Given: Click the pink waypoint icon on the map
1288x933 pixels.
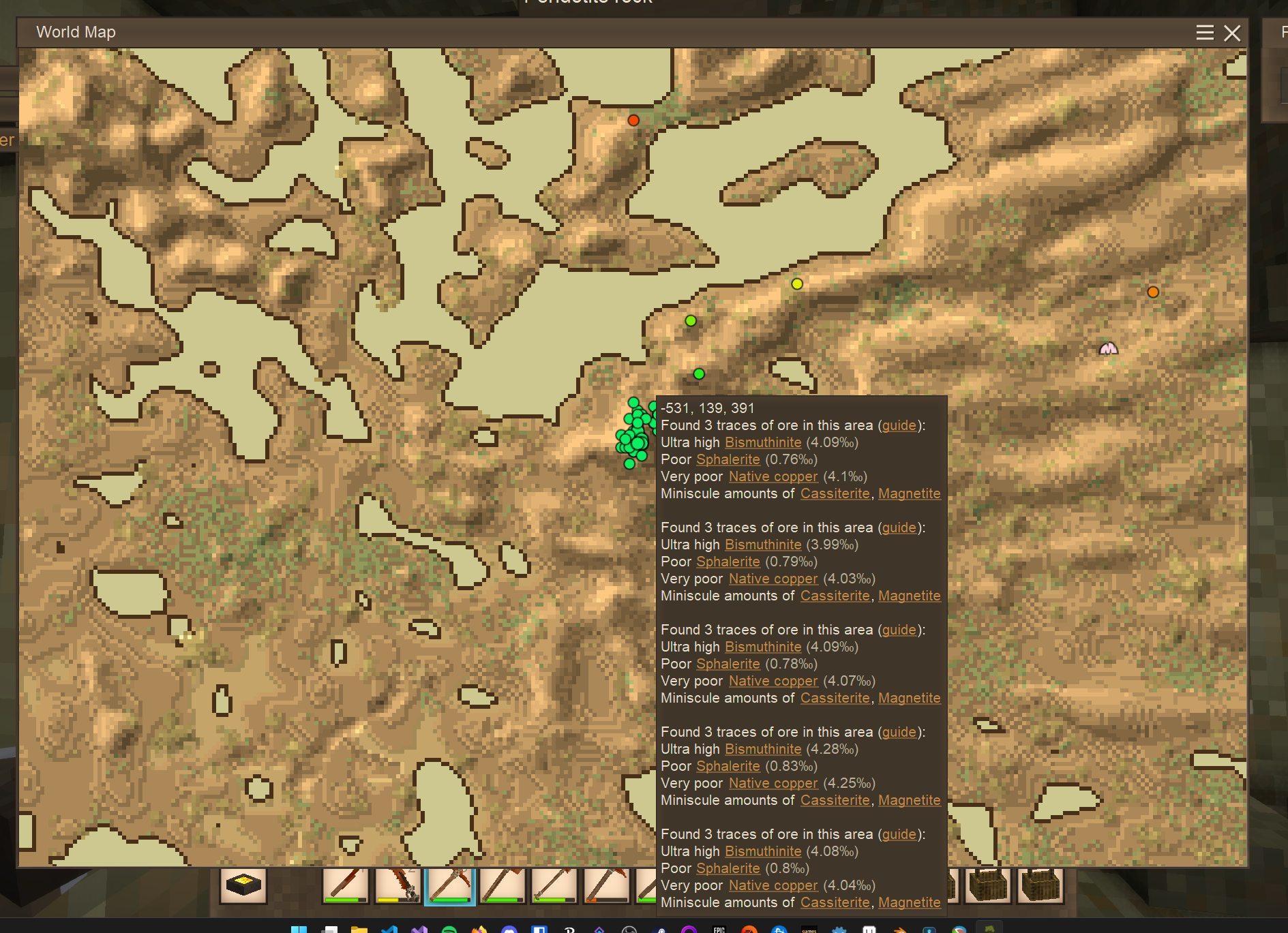Looking at the screenshot, I should [1109, 349].
